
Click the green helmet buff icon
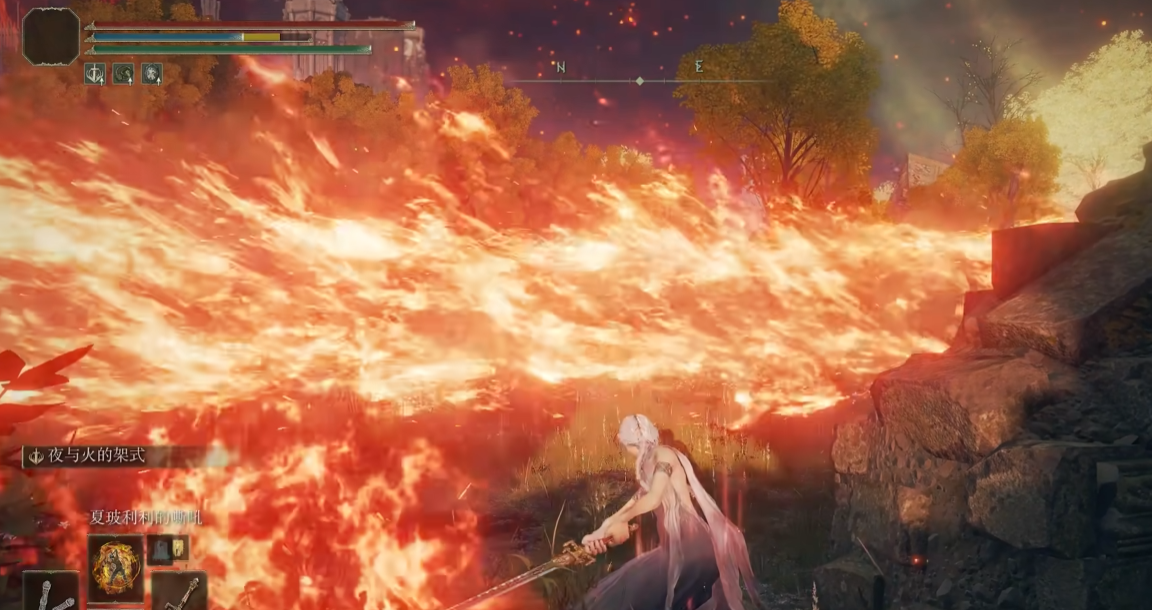[123, 73]
